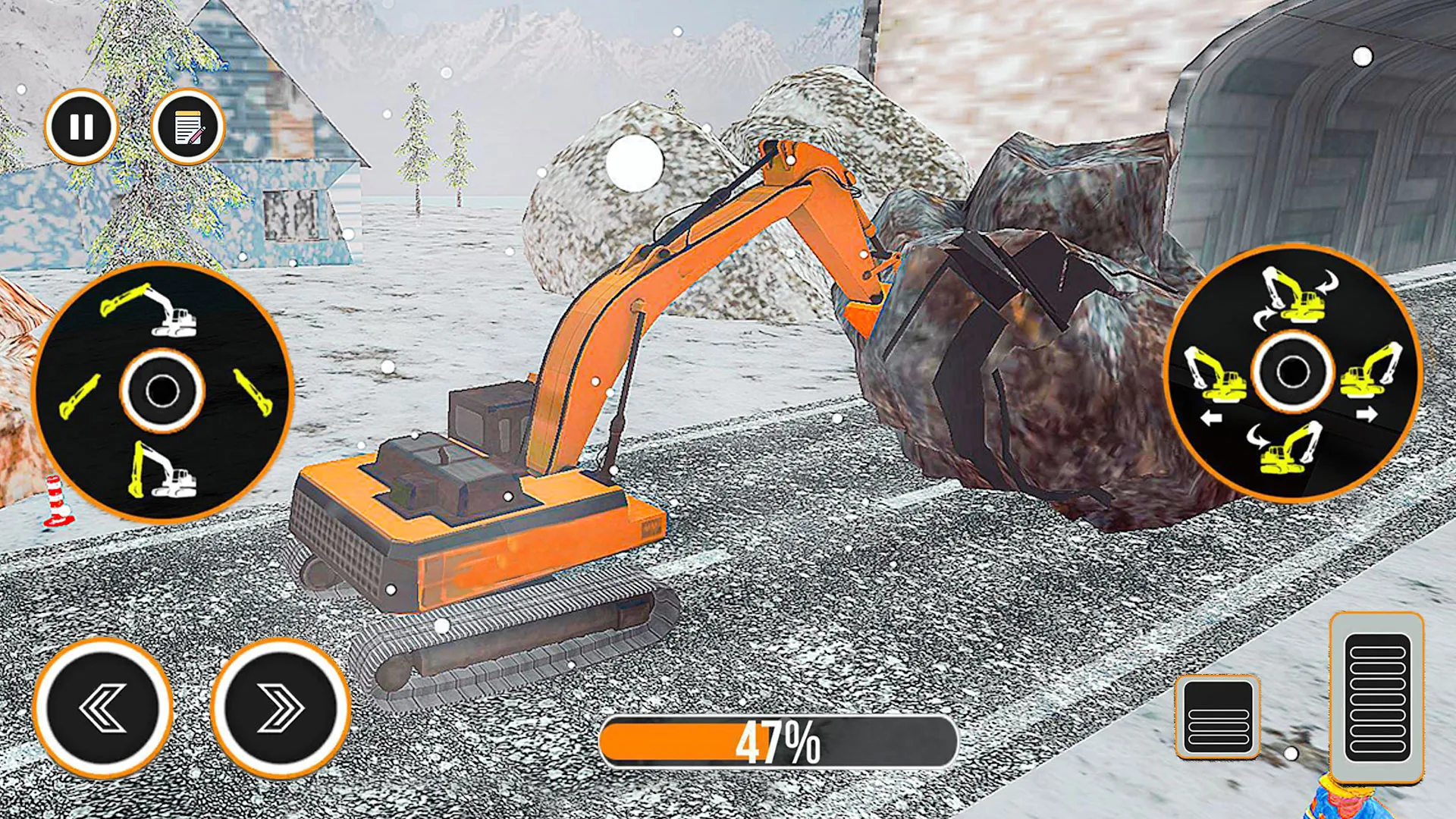
Task: Select the top excavator icon on left joystick
Action: (x=150, y=309)
